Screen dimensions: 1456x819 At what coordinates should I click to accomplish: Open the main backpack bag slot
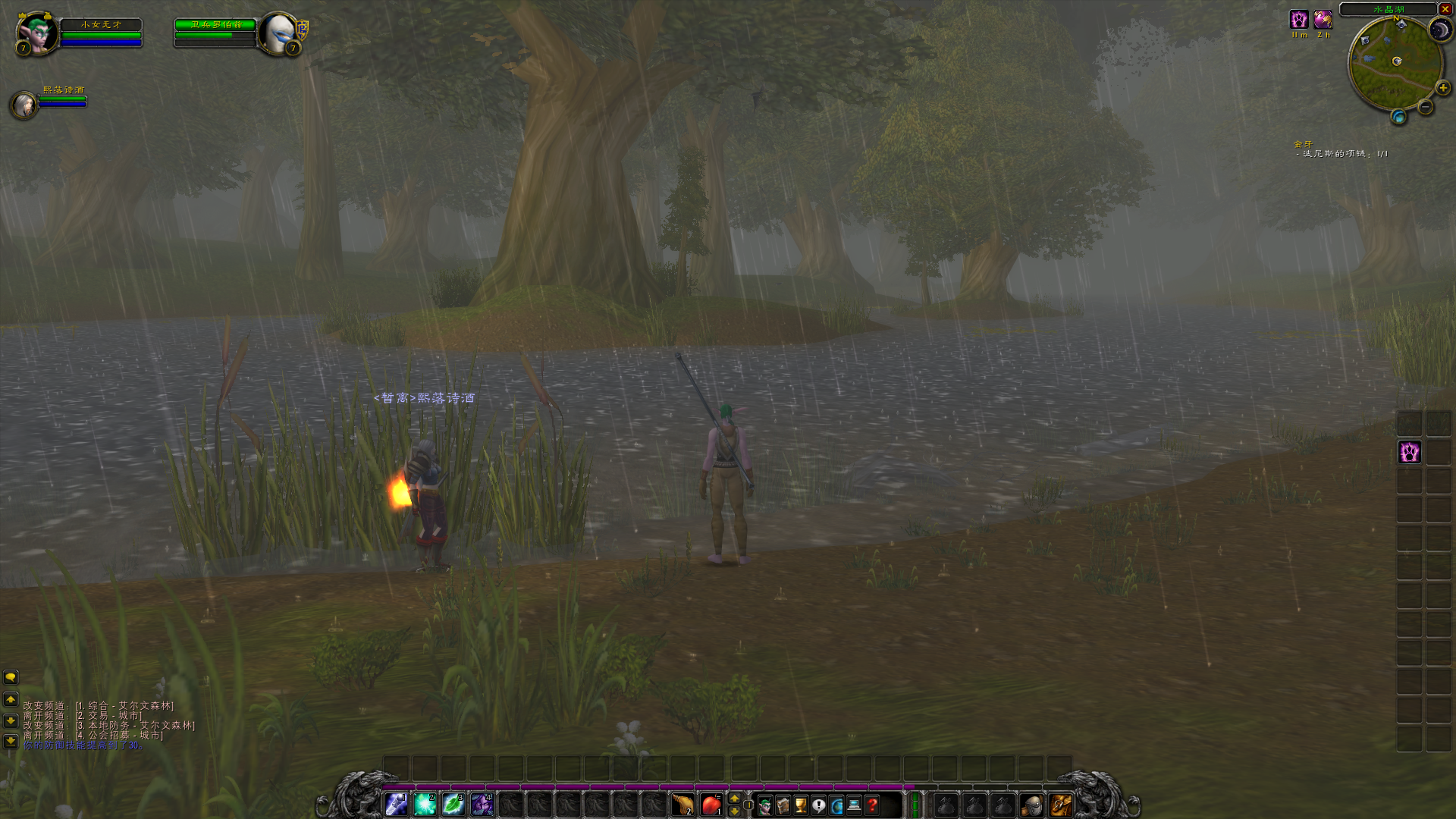[x=1060, y=805]
